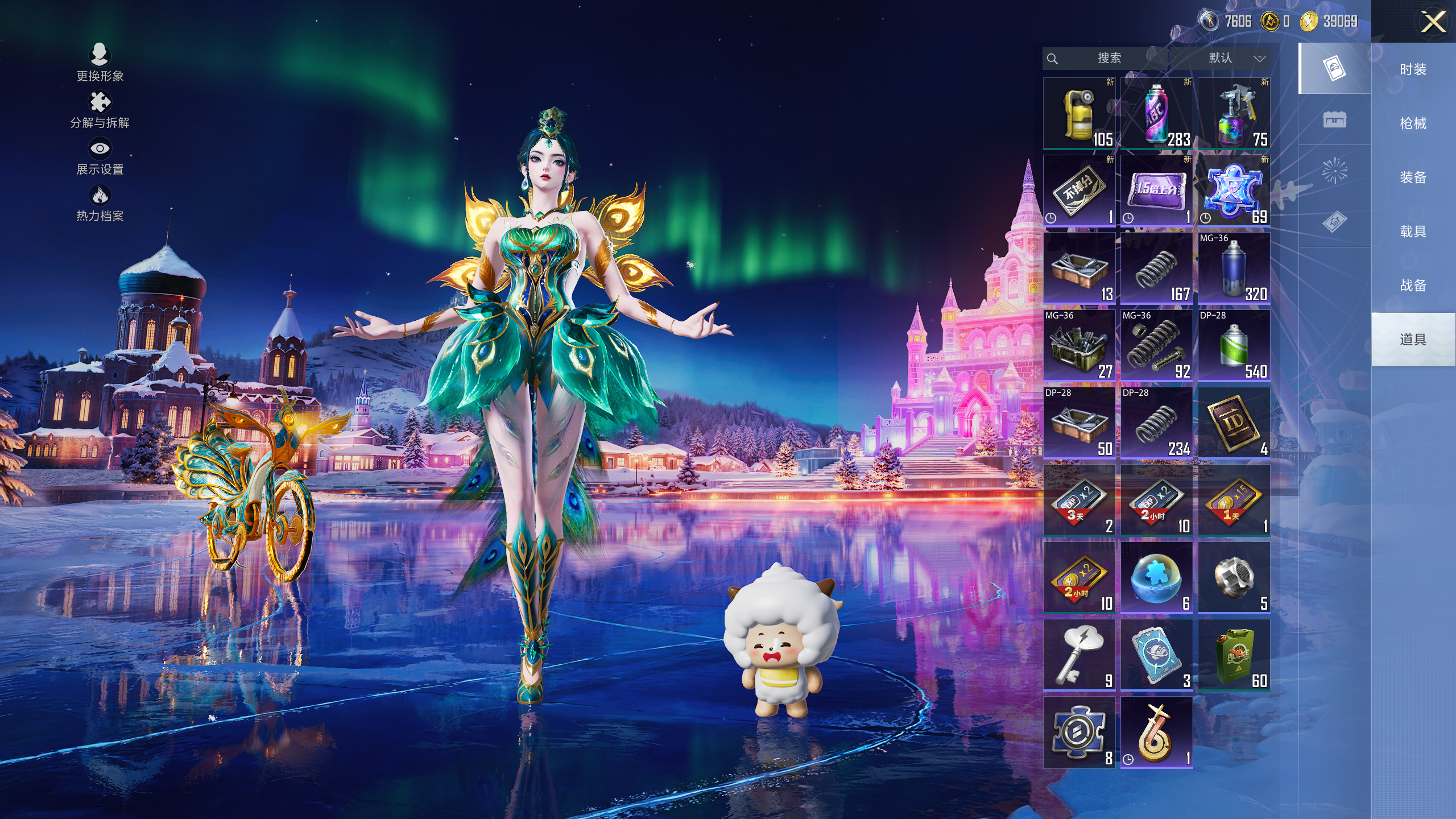This screenshot has width=1456, height=819.
Task: Open the chest icon sub-category
Action: 1334,119
